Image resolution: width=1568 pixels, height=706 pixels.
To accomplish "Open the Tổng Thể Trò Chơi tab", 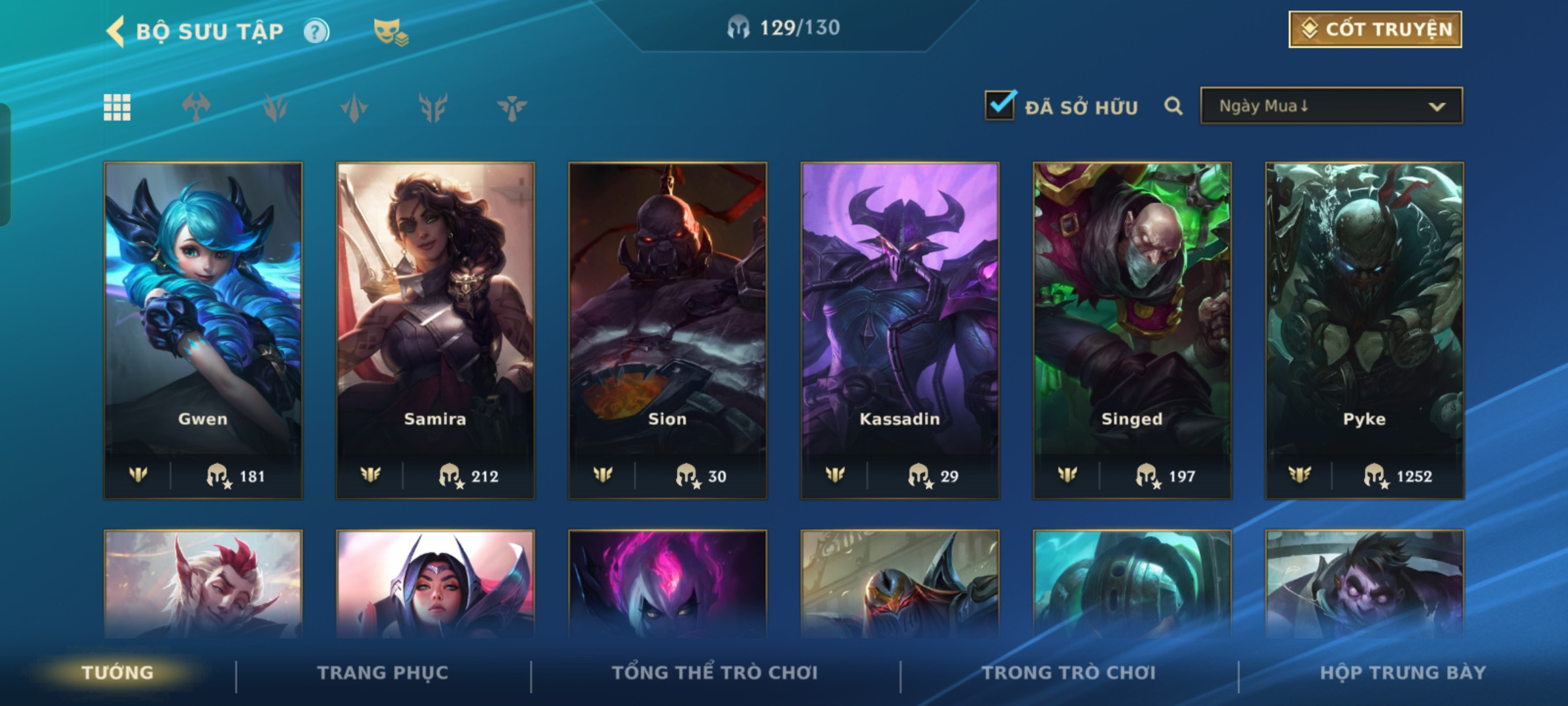I will (715, 673).
